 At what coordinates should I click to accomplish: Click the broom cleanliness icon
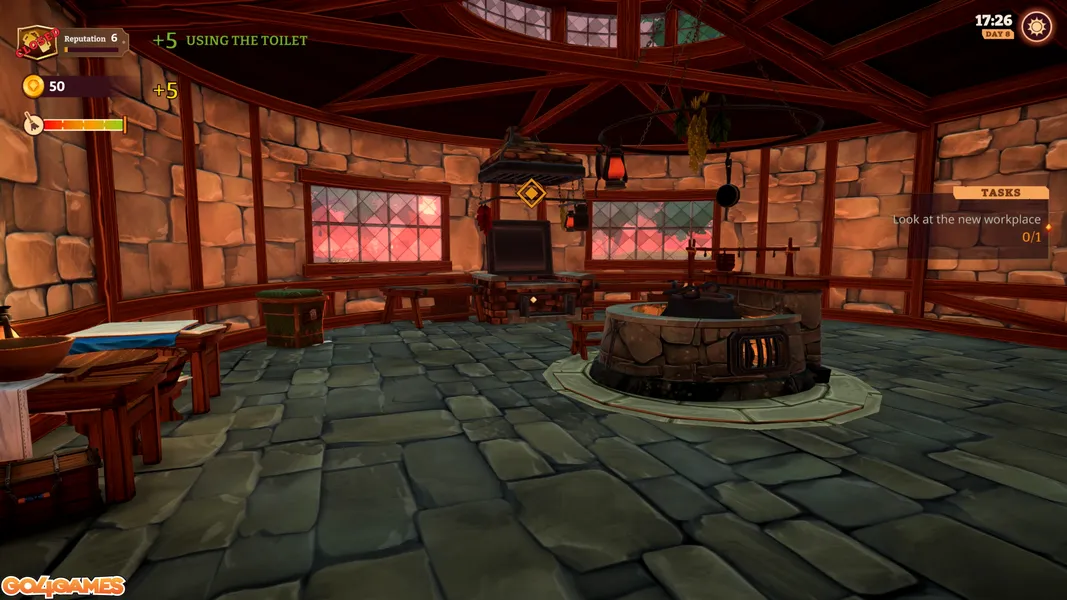point(32,124)
